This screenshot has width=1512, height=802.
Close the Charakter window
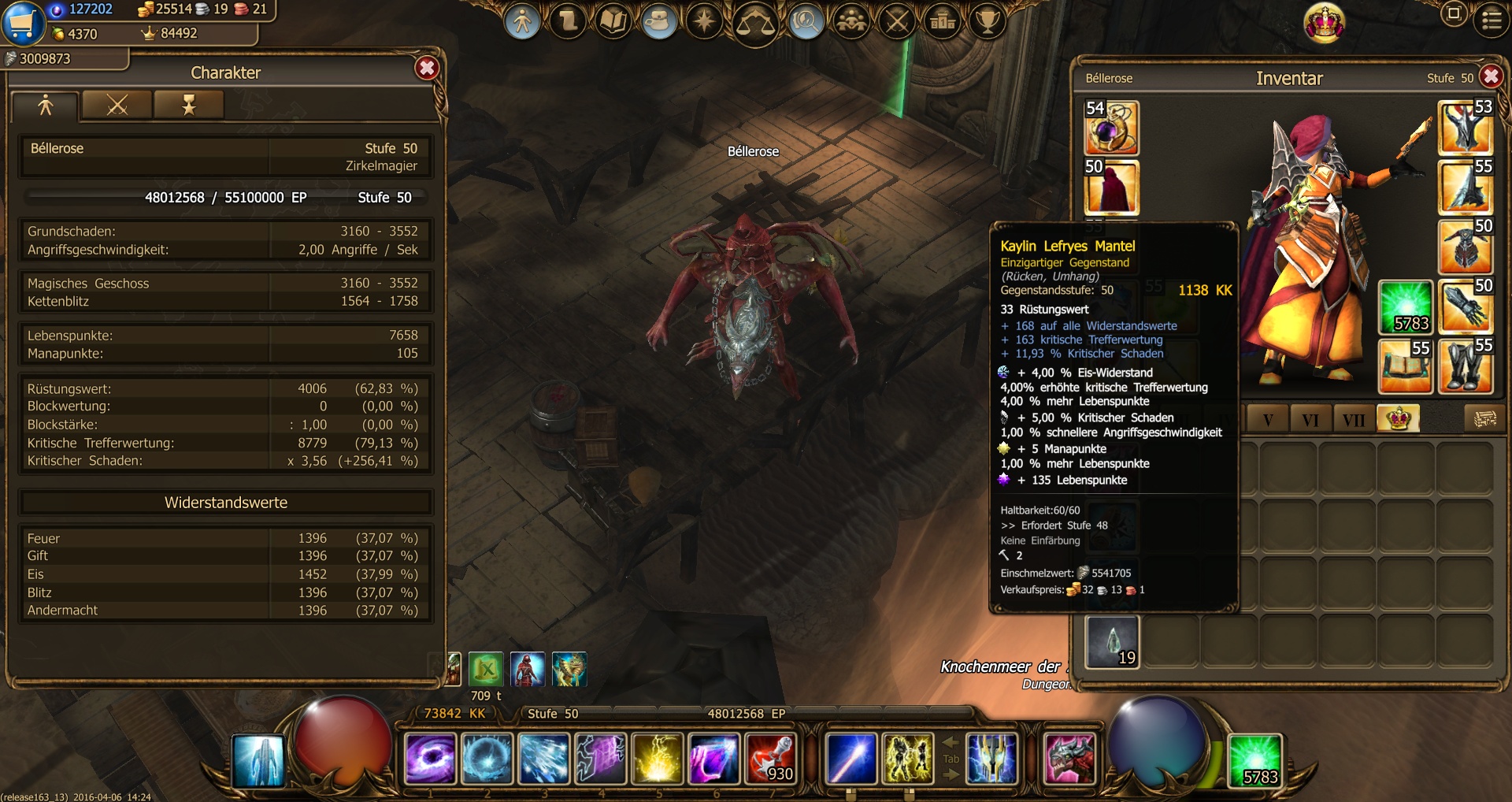point(427,69)
